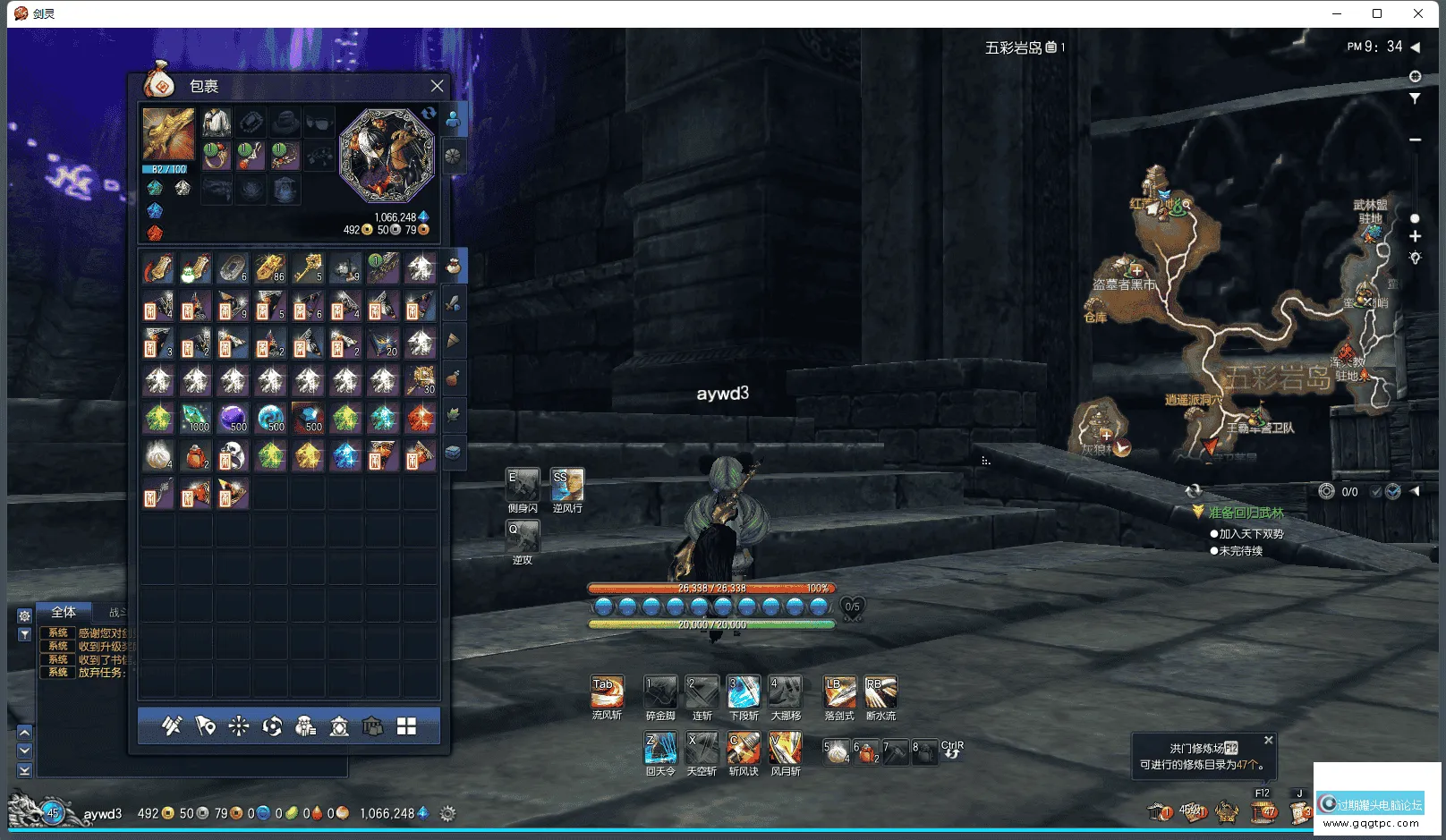The width and height of the screenshot is (1446, 840).
Task: Use the 斩风决 skill icon
Action: point(744,748)
